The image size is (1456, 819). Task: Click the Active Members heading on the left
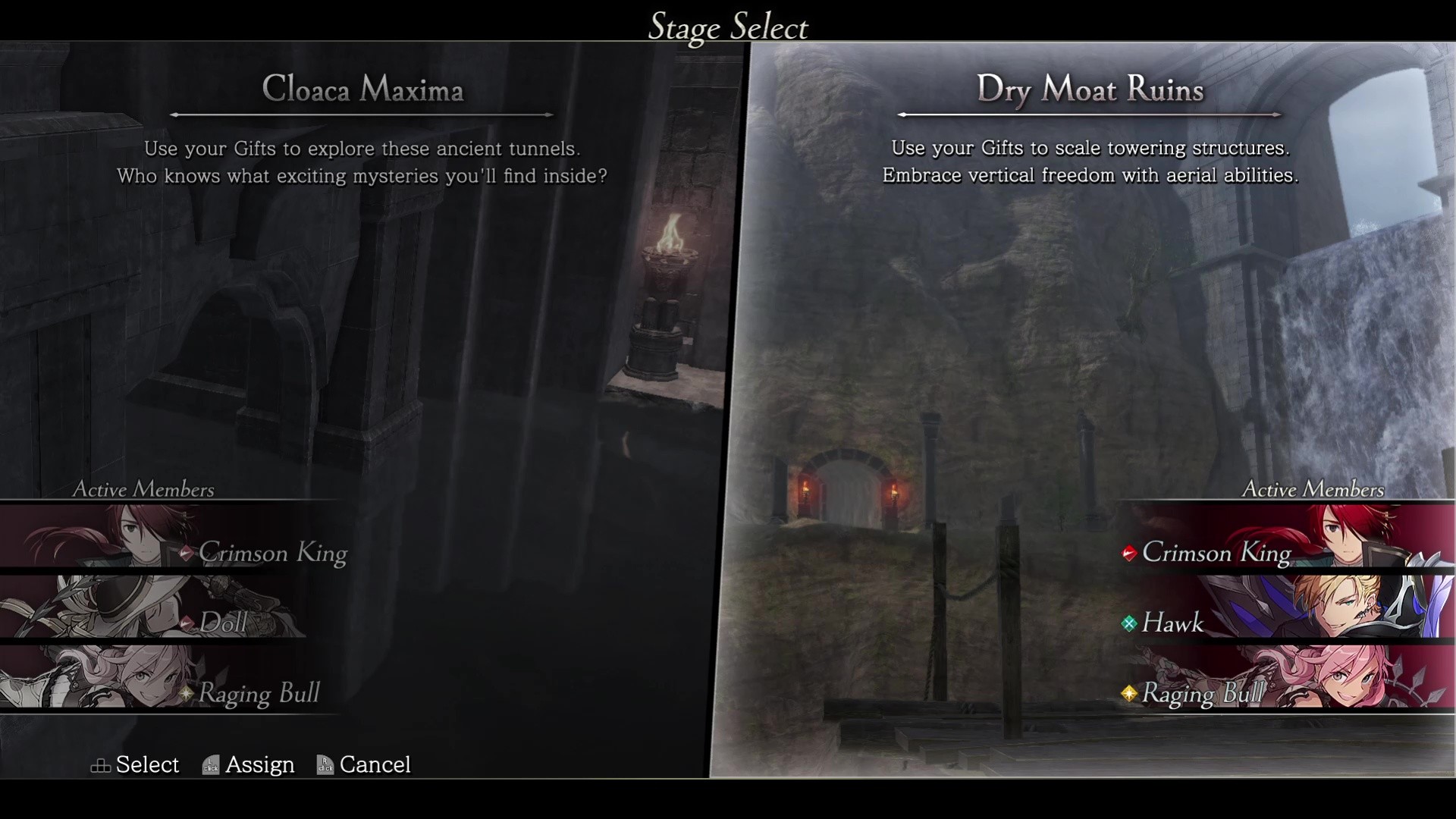(x=143, y=489)
